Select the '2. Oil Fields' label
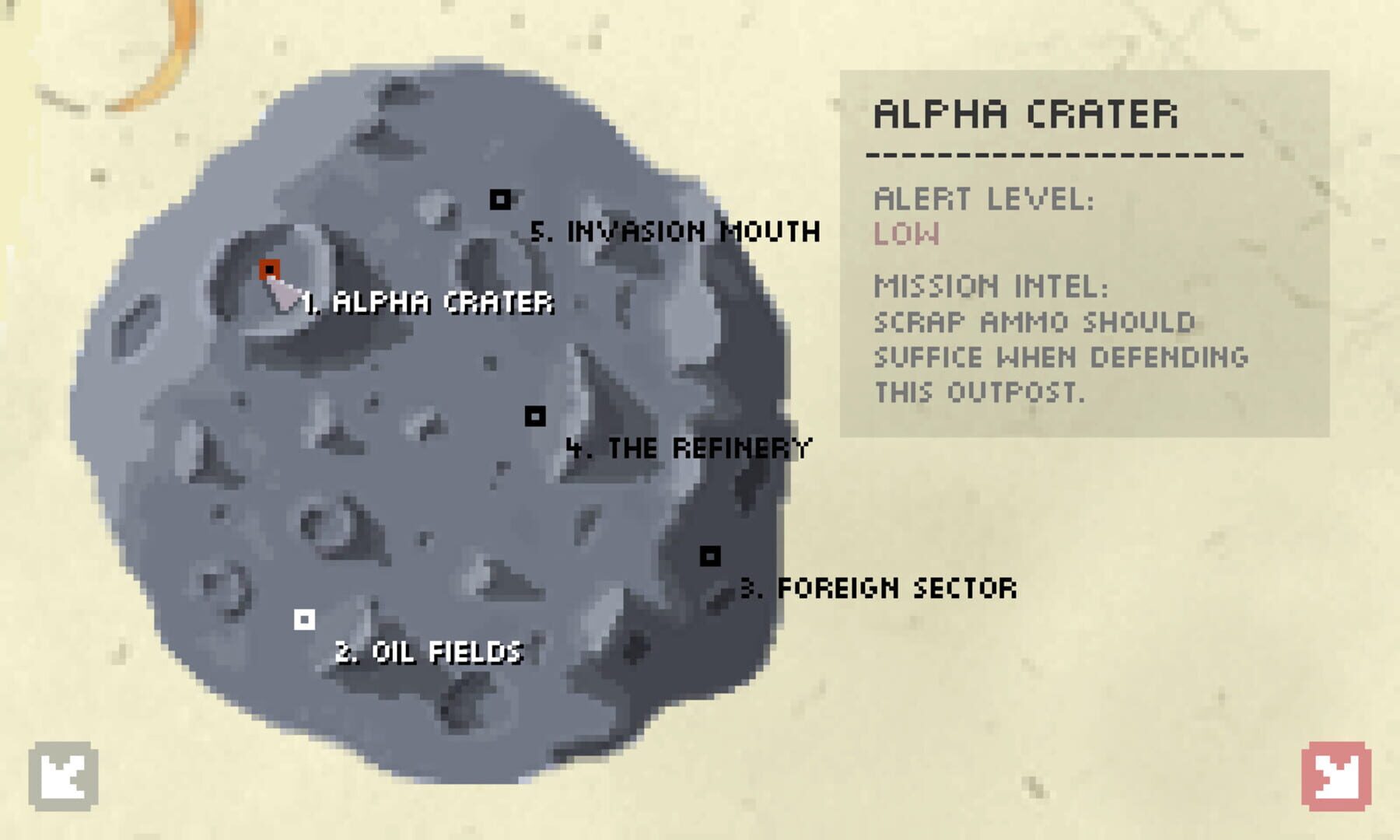 click(430, 653)
